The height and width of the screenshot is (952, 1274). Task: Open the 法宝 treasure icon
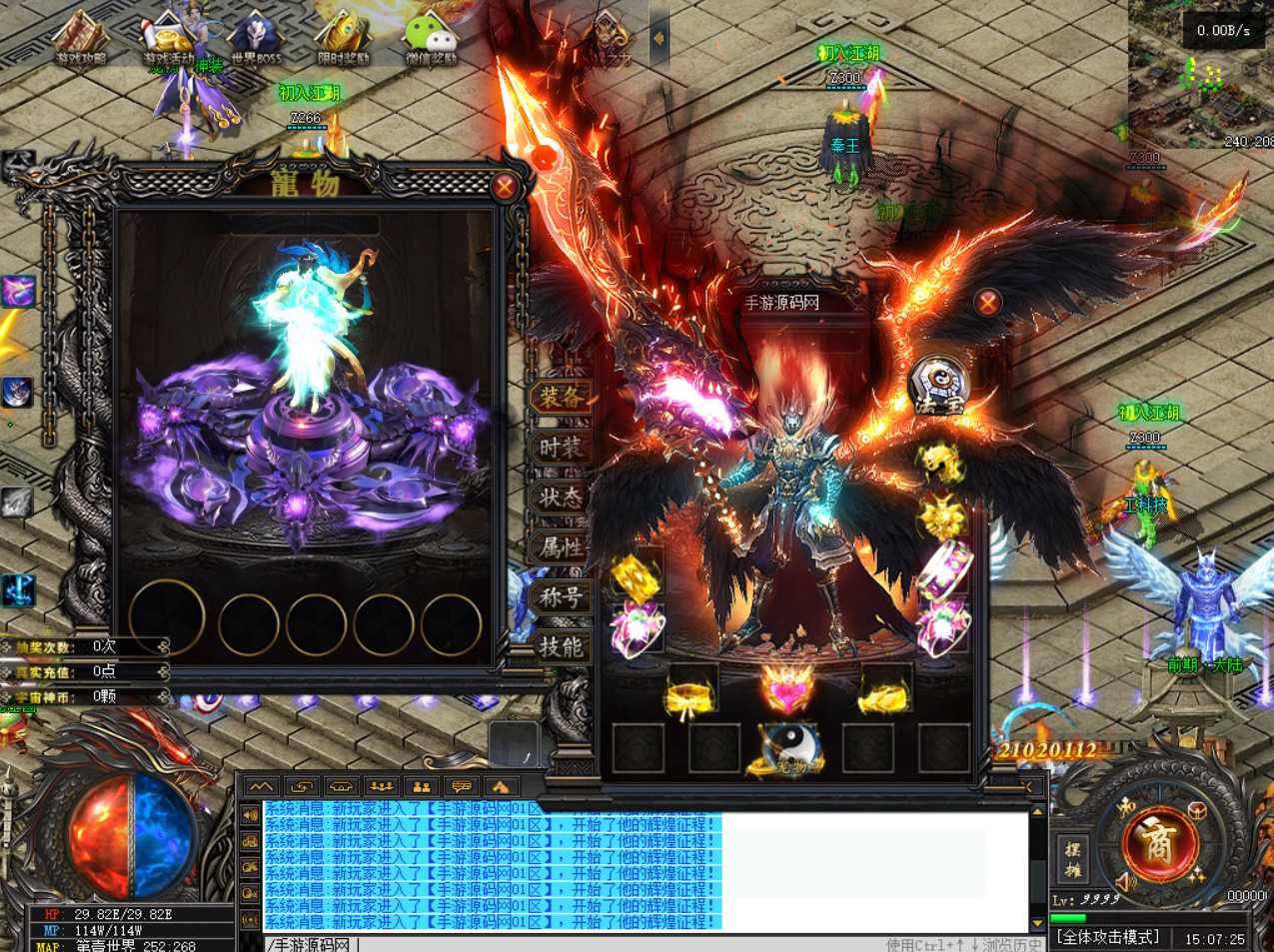click(x=939, y=385)
